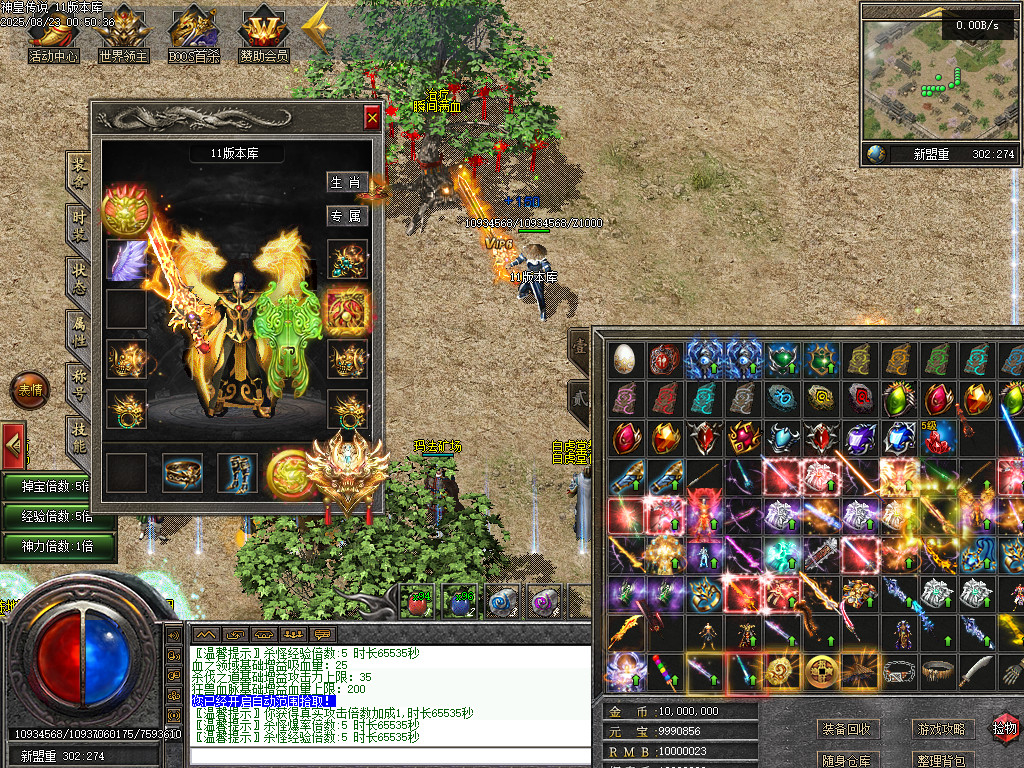
Task: Switch to the 状态 status tab
Action: click(x=78, y=278)
